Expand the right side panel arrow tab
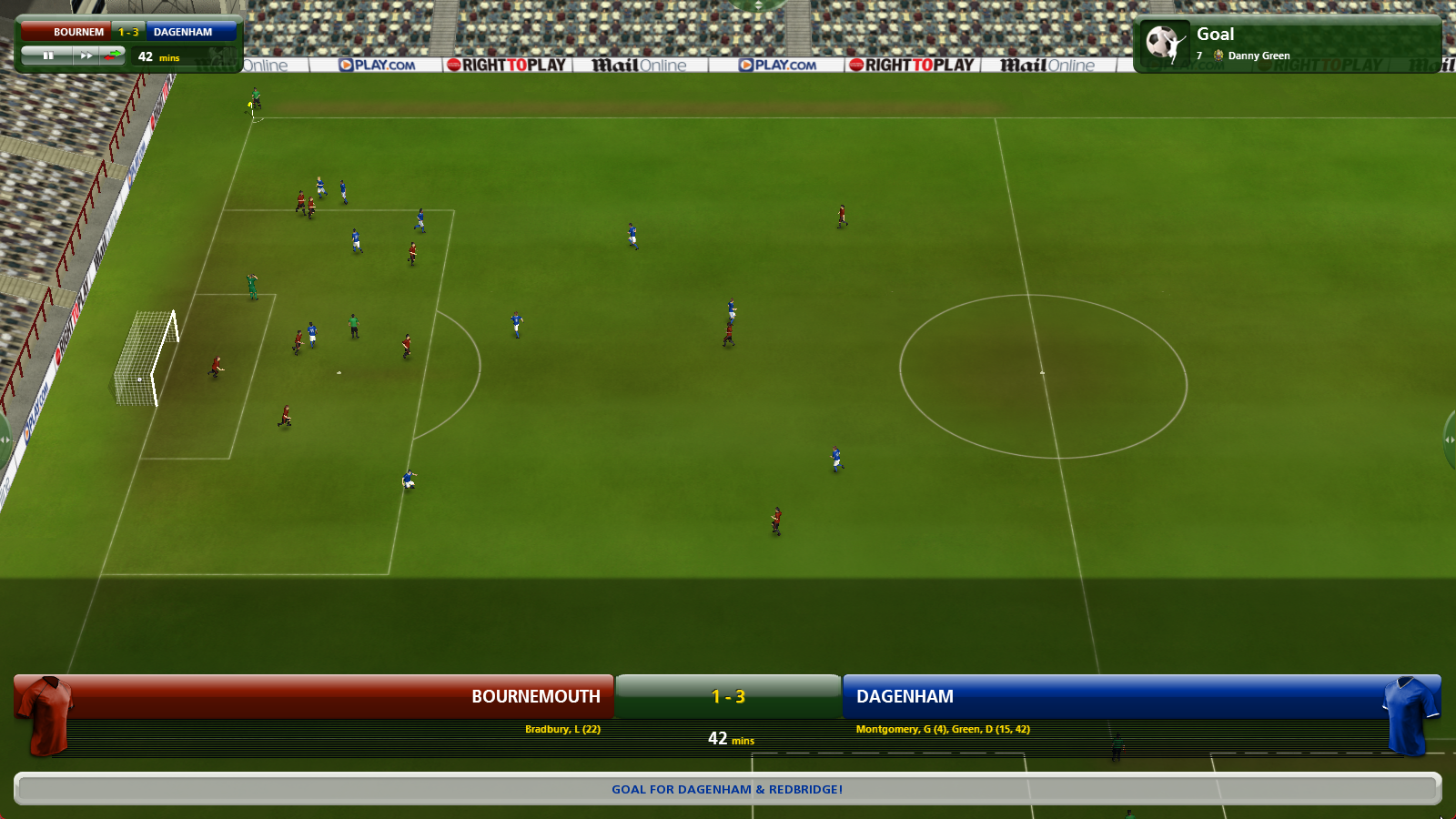The image size is (1456, 819). pyautogui.click(x=1450, y=440)
